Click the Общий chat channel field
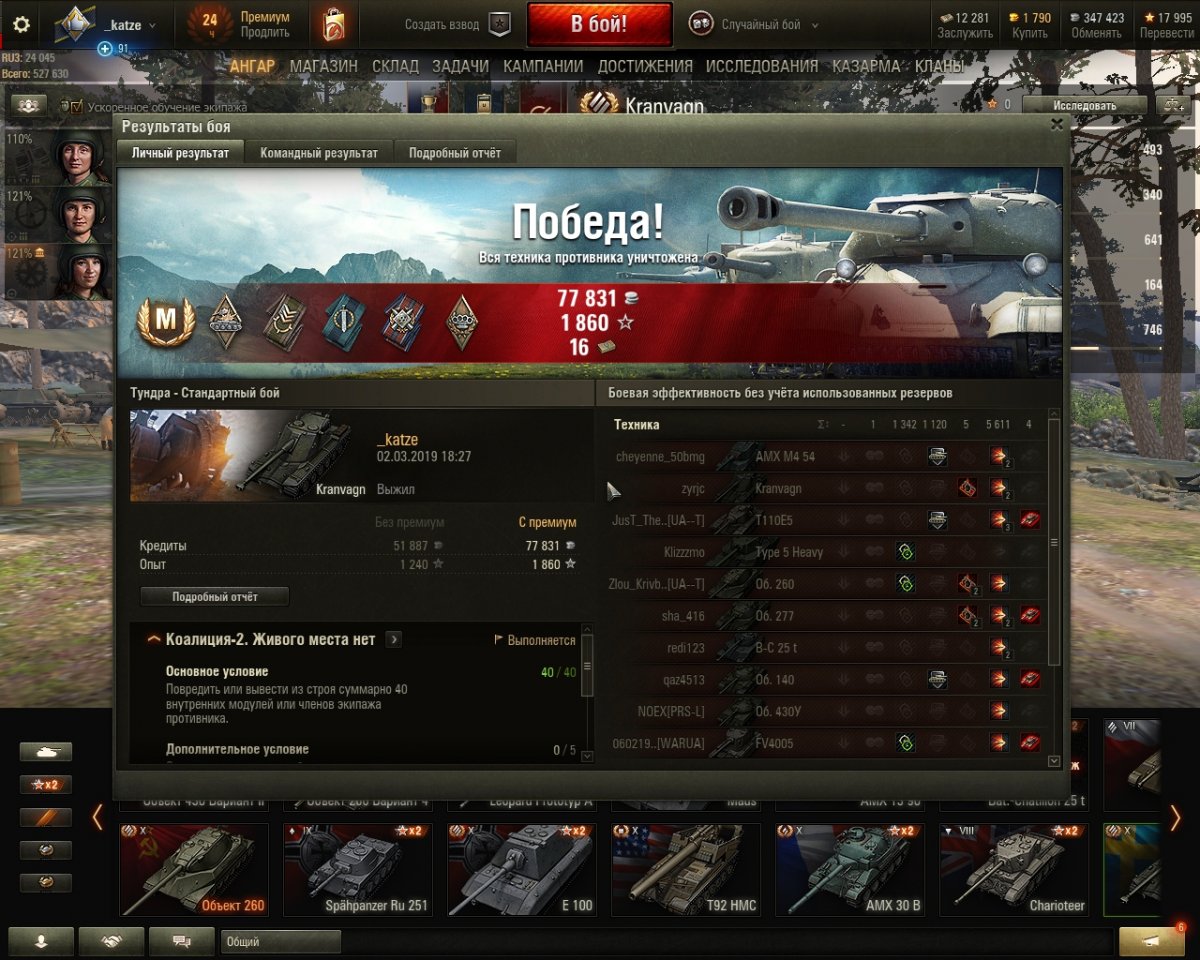 [281, 941]
